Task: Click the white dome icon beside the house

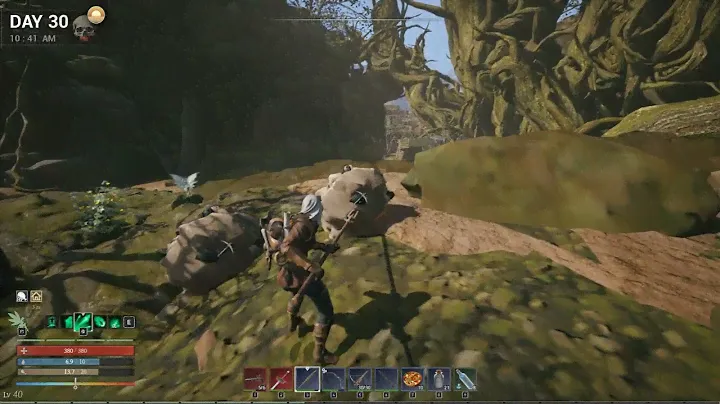Action: click(x=22, y=296)
